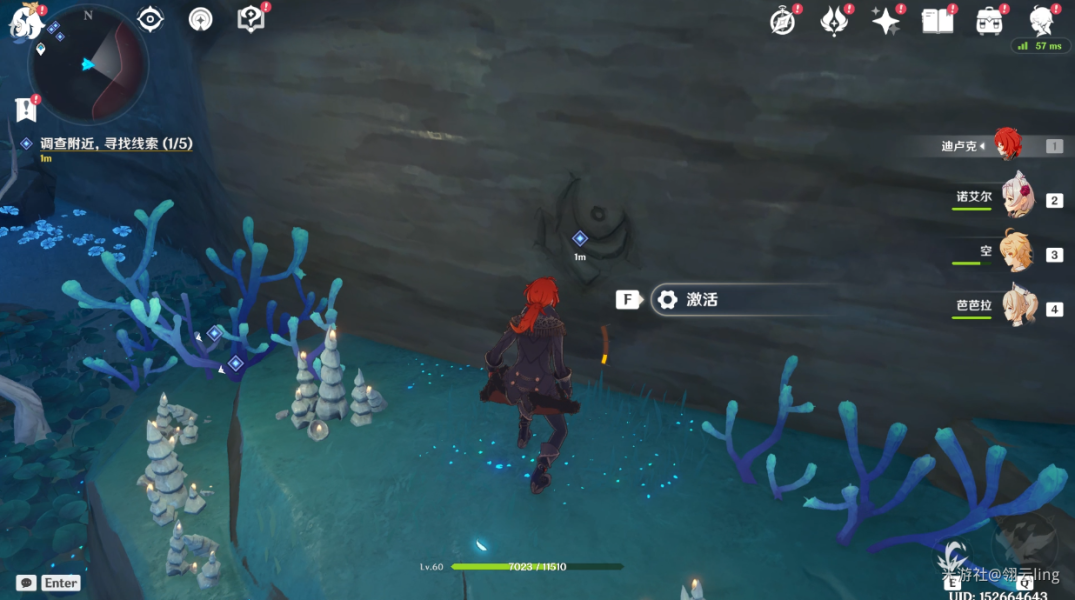Select the tracked quest 调查附近，寻找线索
The width and height of the screenshot is (1075, 600).
tap(115, 144)
